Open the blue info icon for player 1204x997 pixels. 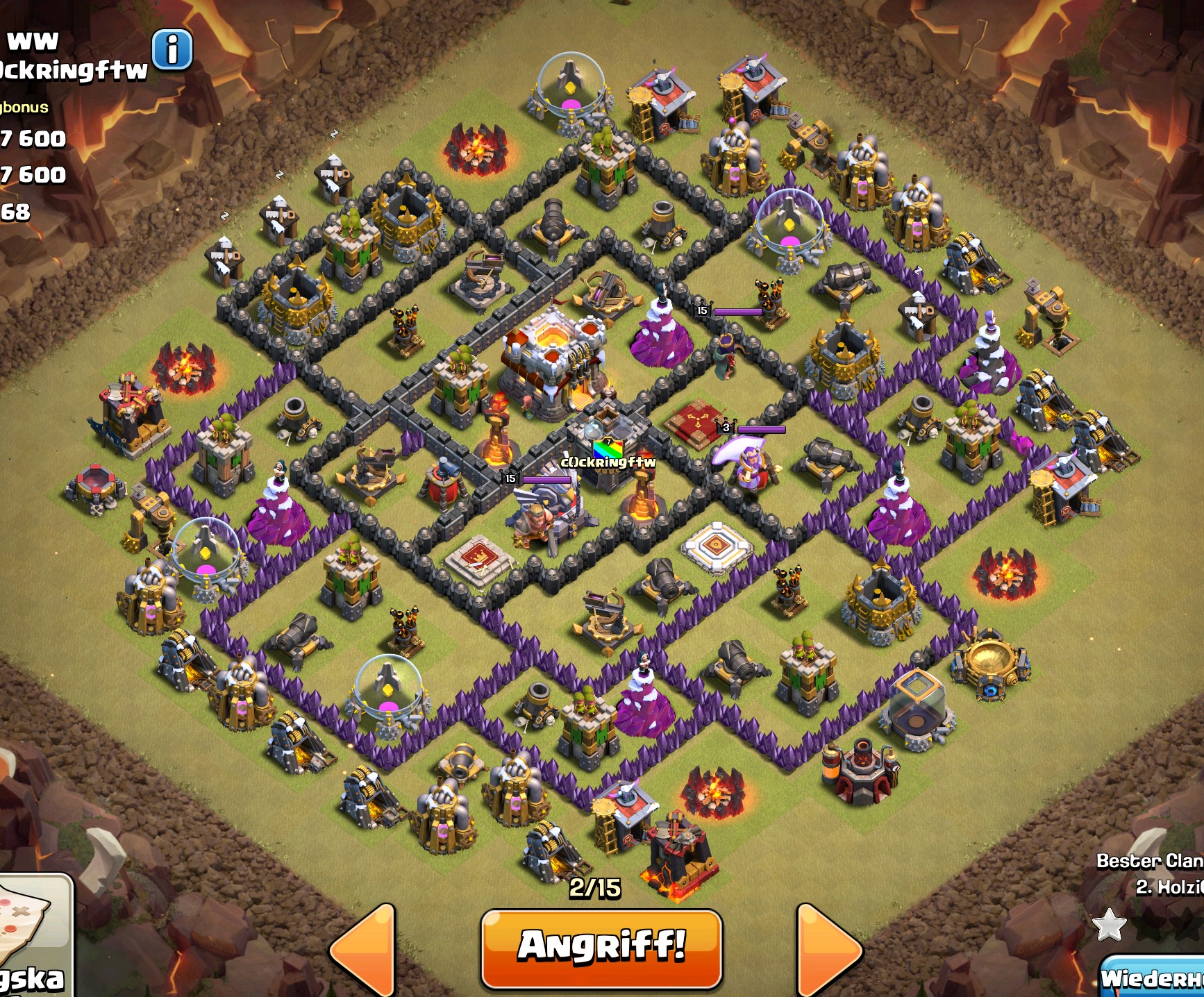172,50
